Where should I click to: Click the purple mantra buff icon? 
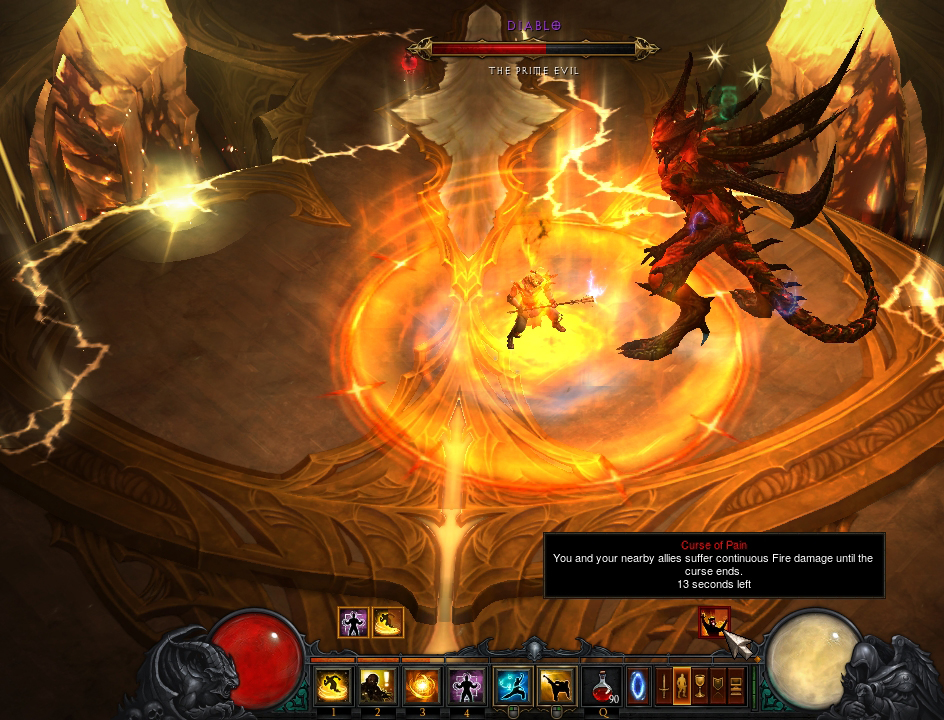pos(353,622)
